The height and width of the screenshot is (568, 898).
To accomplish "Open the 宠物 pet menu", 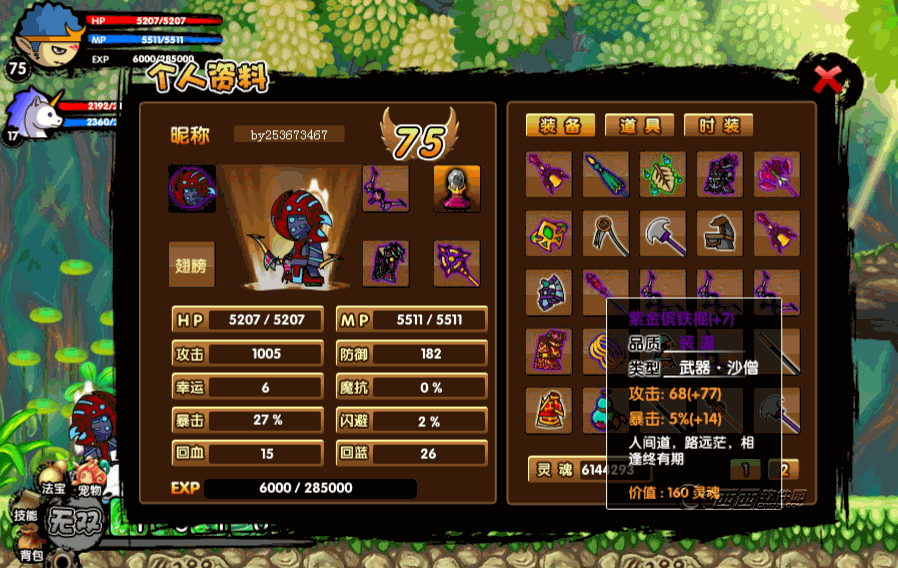I will point(91,491).
